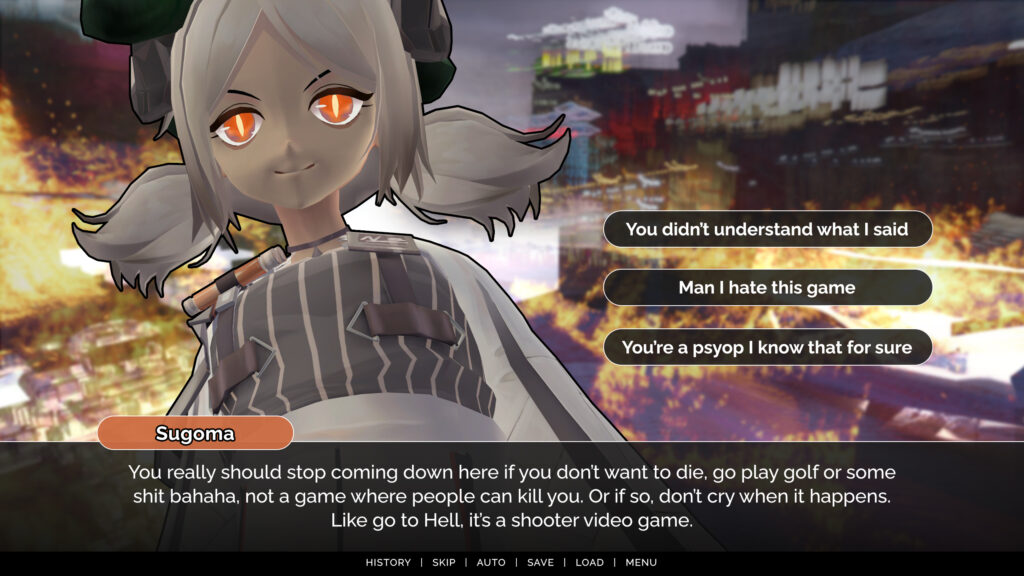1024x576 pixels.
Task: Open the Load screen
Action: coord(589,563)
